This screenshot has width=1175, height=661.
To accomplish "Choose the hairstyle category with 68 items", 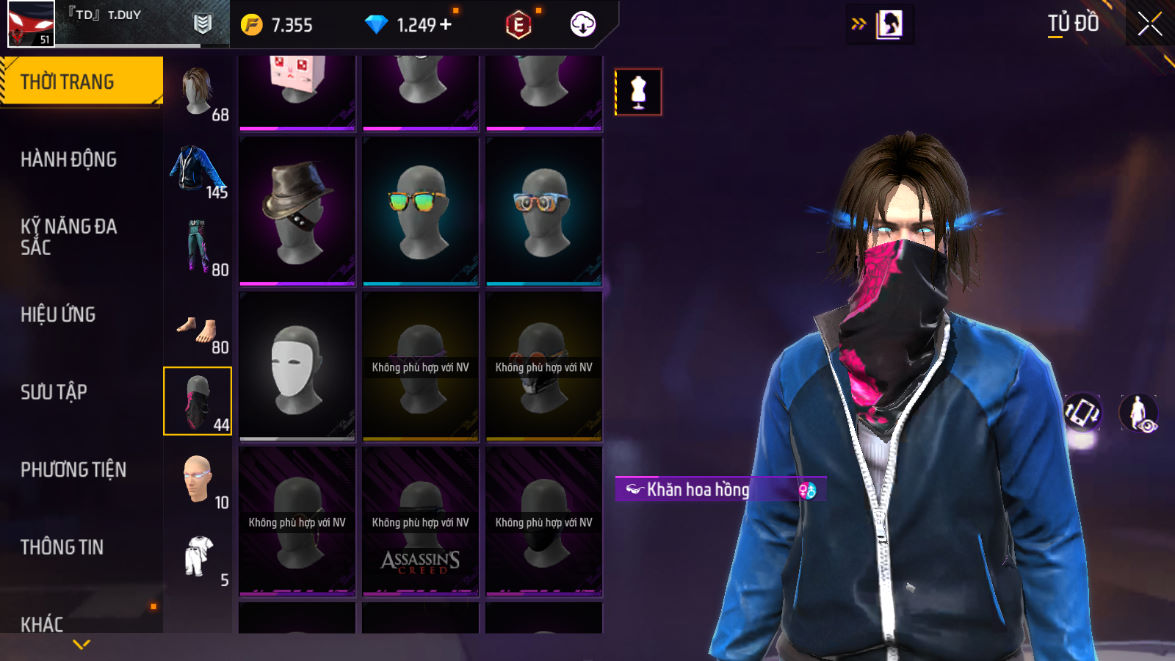I will [198, 92].
